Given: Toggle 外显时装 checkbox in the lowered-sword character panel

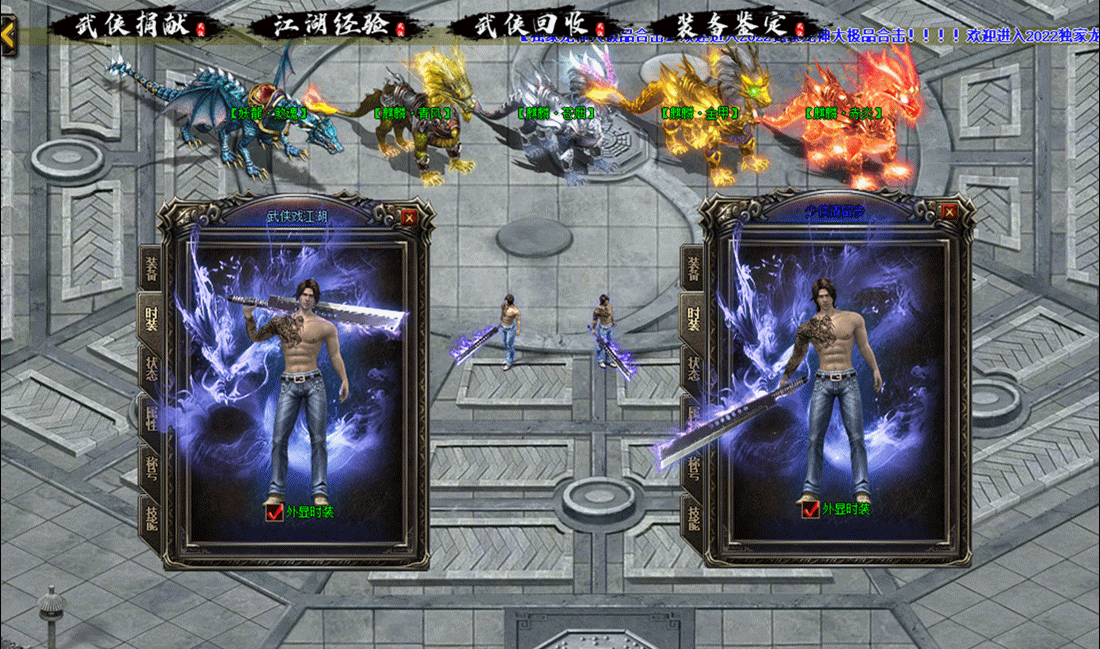Looking at the screenshot, I should click(x=811, y=509).
